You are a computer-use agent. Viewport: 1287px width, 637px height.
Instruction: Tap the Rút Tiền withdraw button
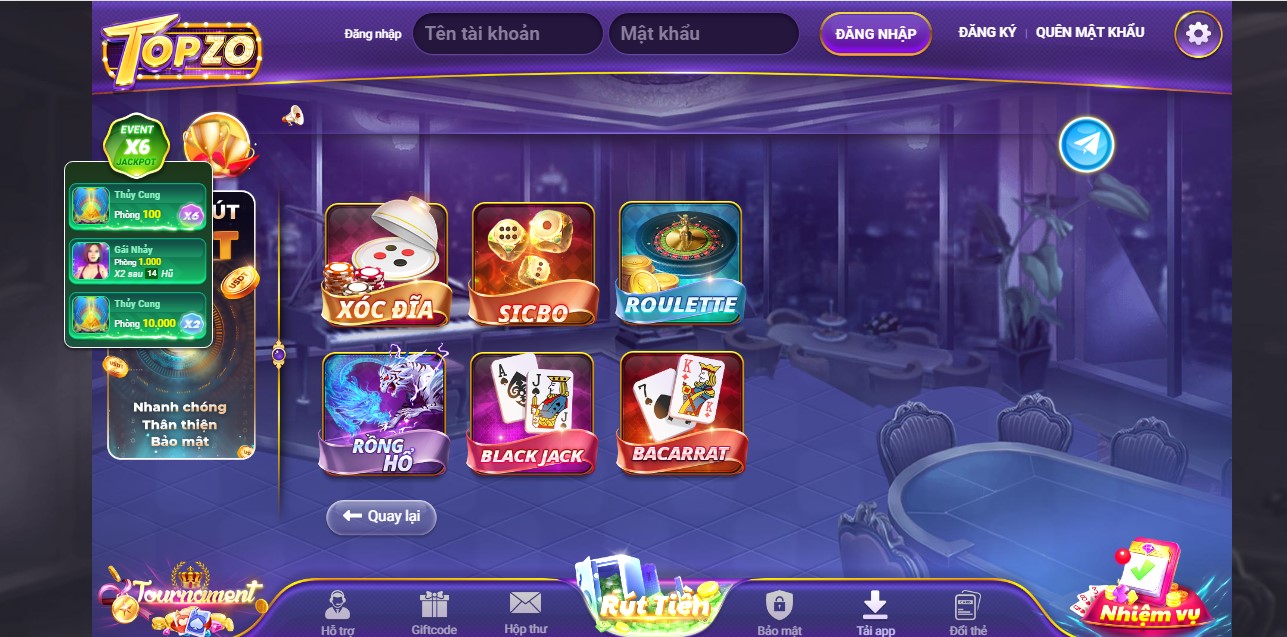(654, 602)
